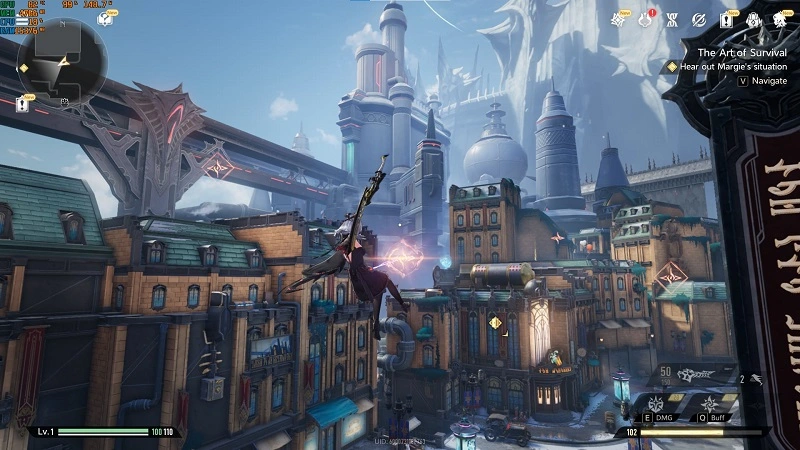This screenshot has width=800, height=450.
Task: Open the star-shaped menu icon marked New
Action: click(x=618, y=19)
